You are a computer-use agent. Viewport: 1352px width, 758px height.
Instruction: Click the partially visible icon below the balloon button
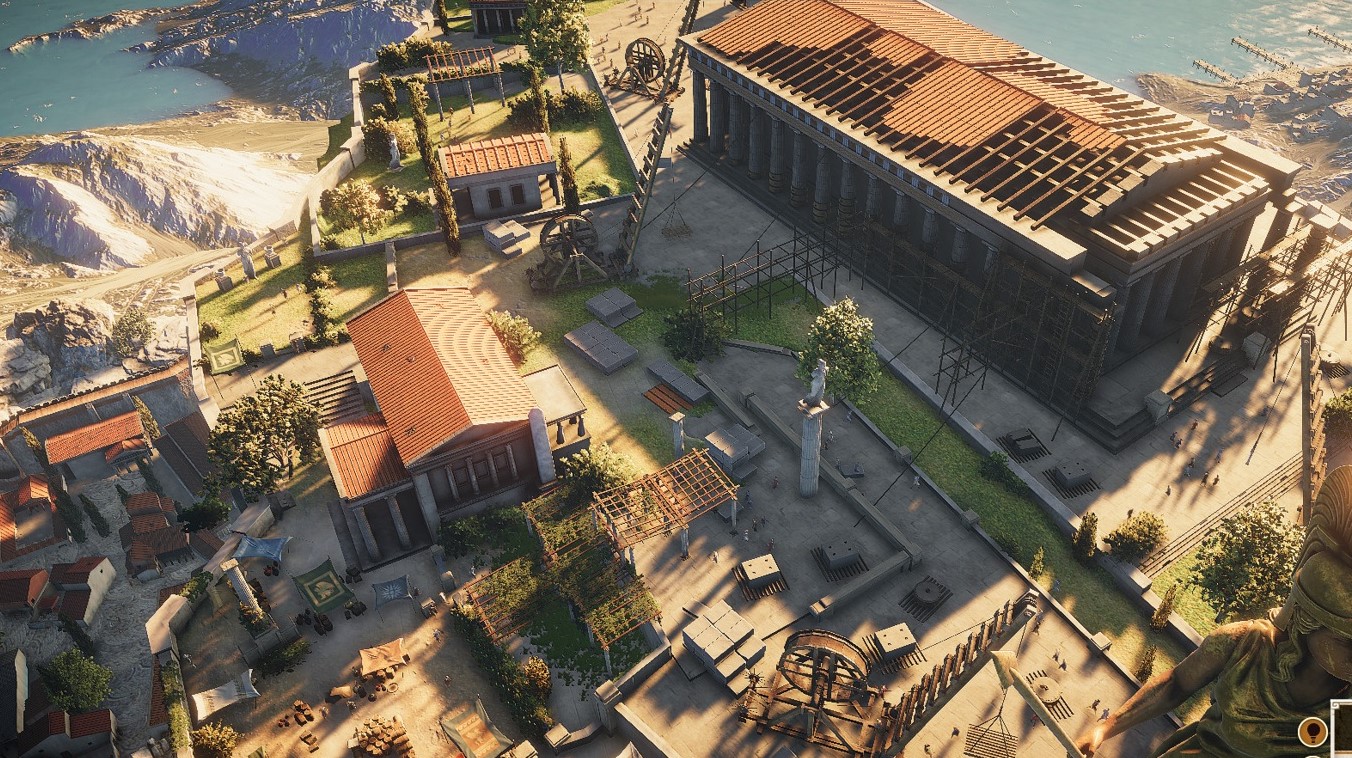pos(1313,755)
